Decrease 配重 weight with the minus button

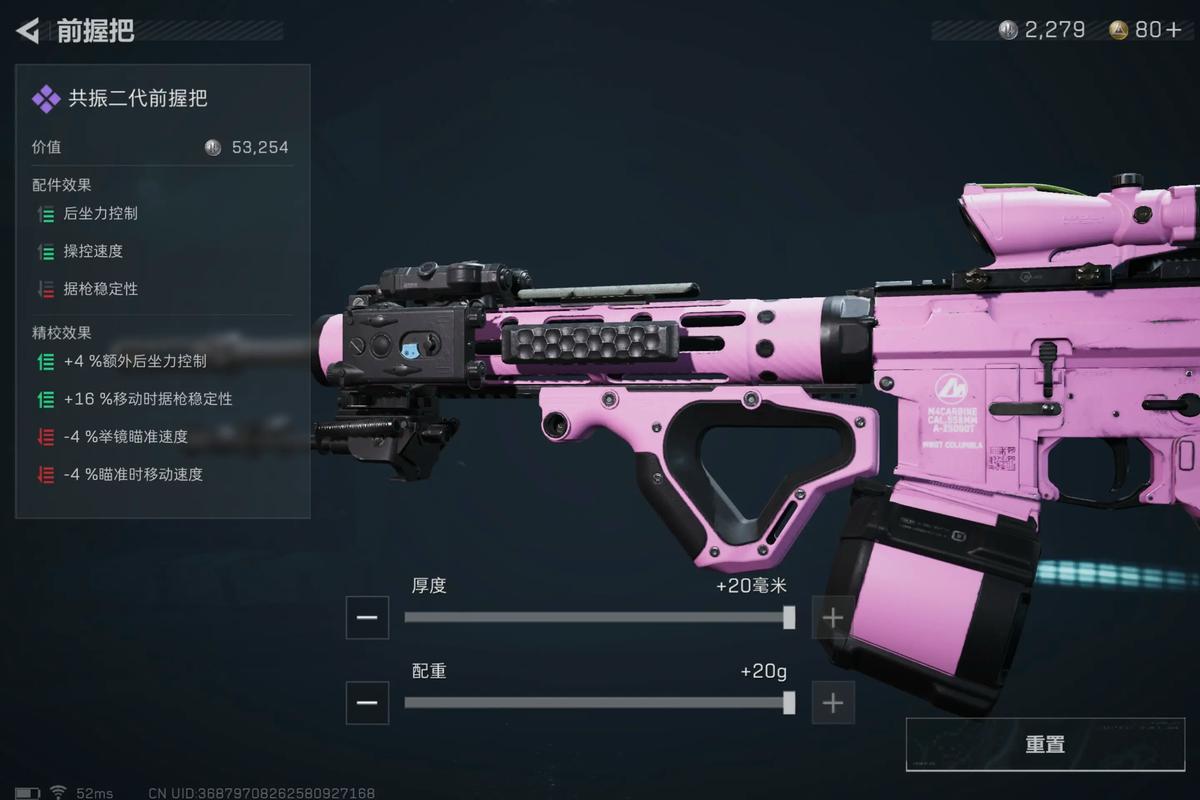point(367,703)
